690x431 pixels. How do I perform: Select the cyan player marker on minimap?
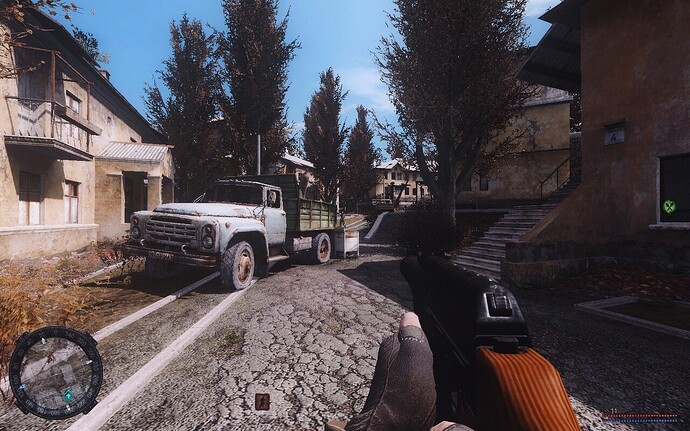tap(68, 395)
